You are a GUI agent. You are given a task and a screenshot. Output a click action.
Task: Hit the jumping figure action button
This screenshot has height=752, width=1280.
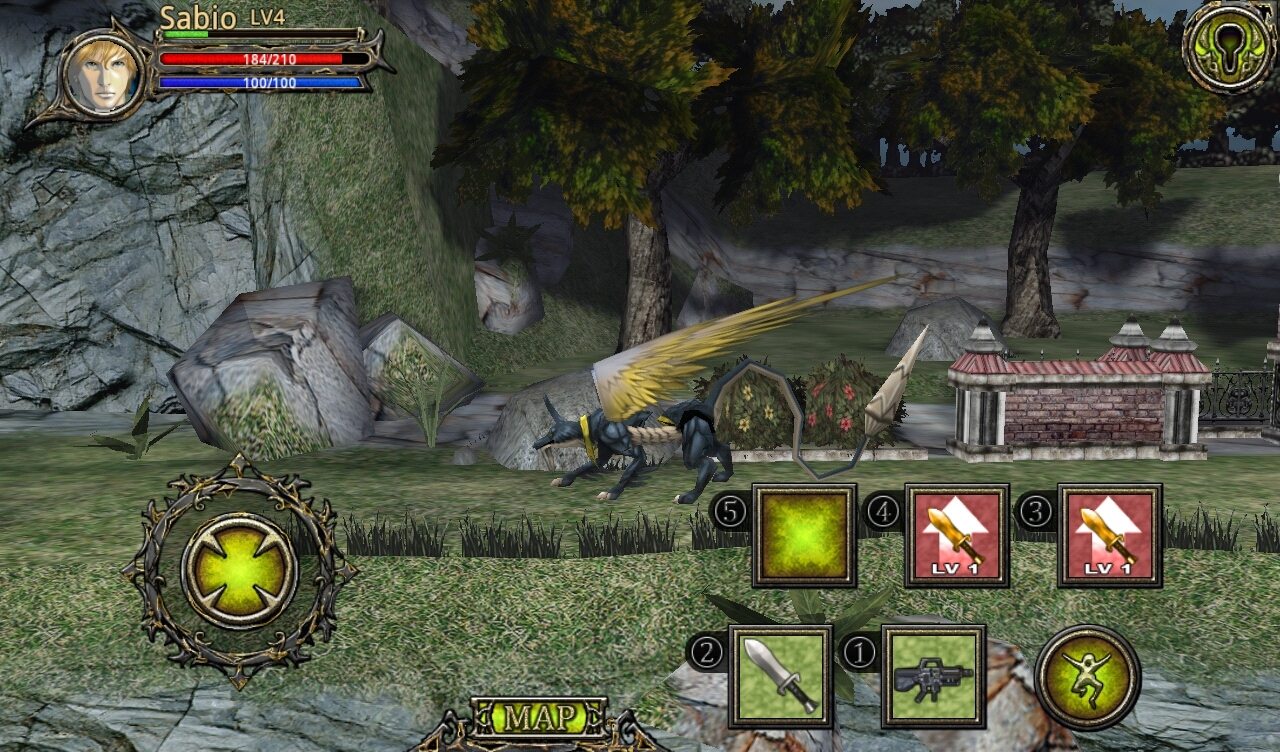1087,677
